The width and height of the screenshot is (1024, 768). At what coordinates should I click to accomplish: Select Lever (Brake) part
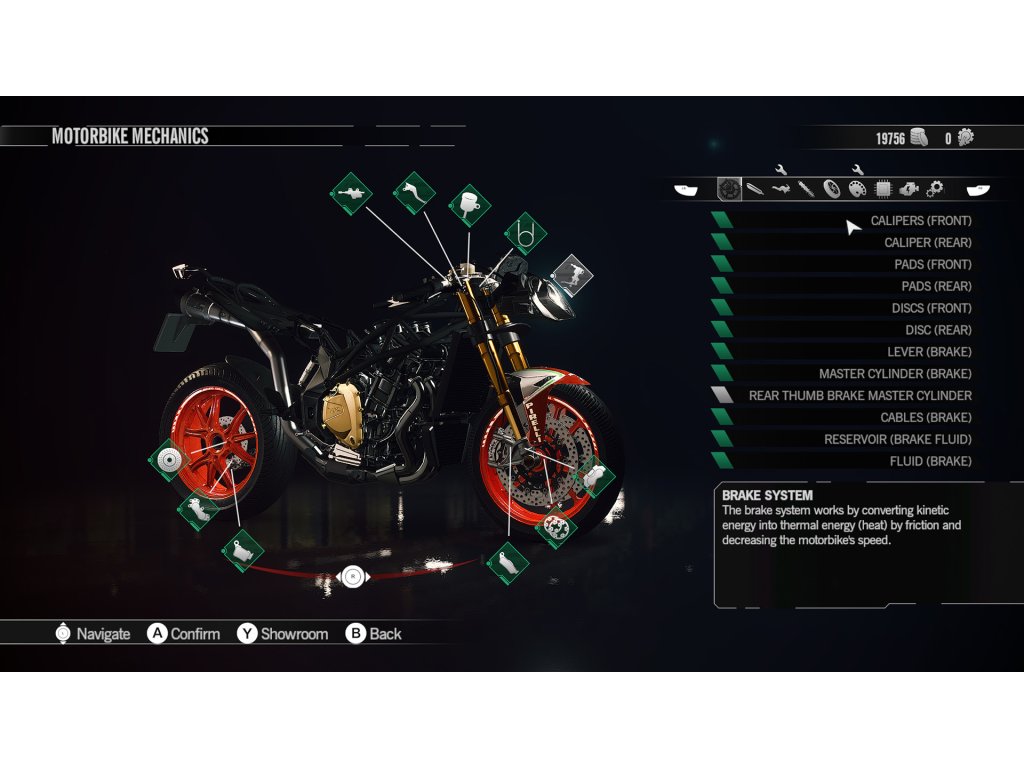pyautogui.click(x=929, y=353)
